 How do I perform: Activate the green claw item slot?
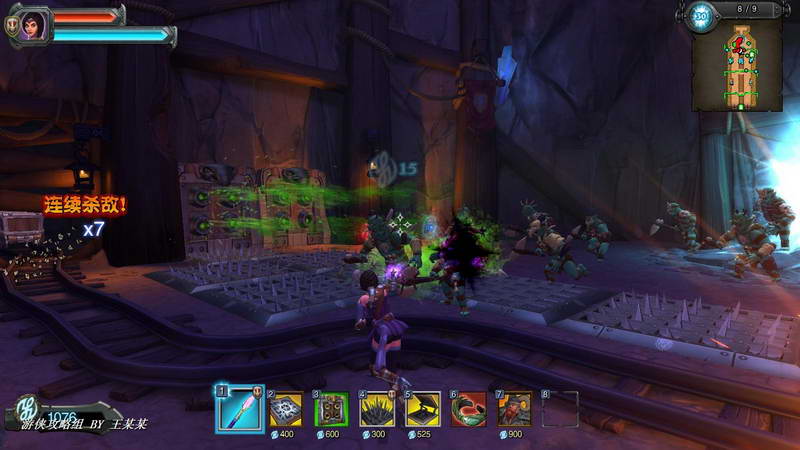[469, 409]
